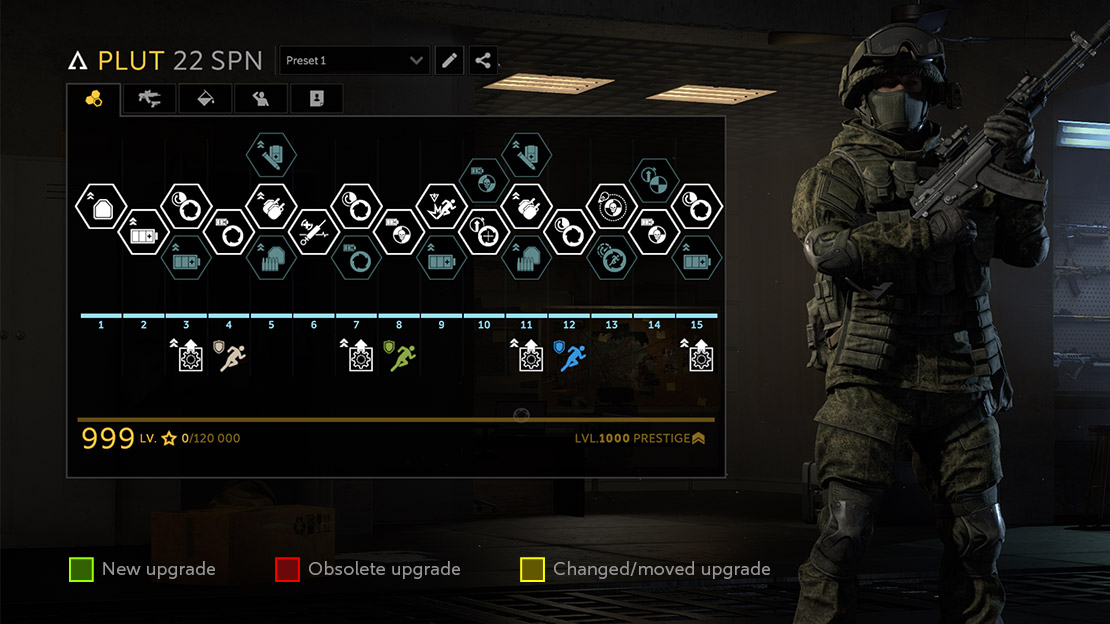Choose the teal split-target hexagon upgrade

[x=653, y=181]
